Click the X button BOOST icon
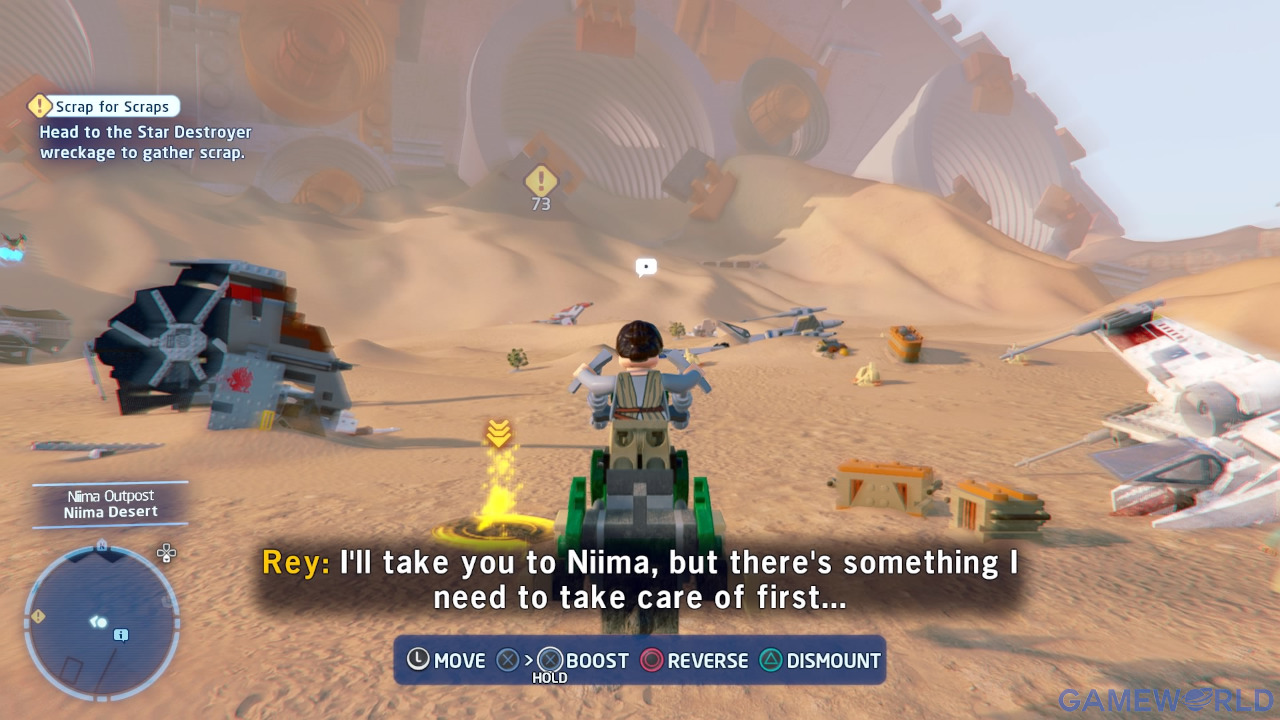The width and height of the screenshot is (1280, 720). click(x=548, y=660)
